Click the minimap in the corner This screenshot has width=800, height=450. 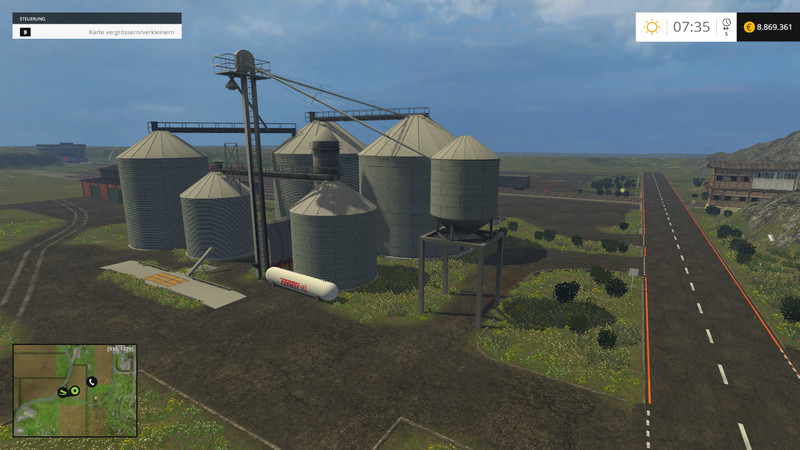click(x=74, y=391)
